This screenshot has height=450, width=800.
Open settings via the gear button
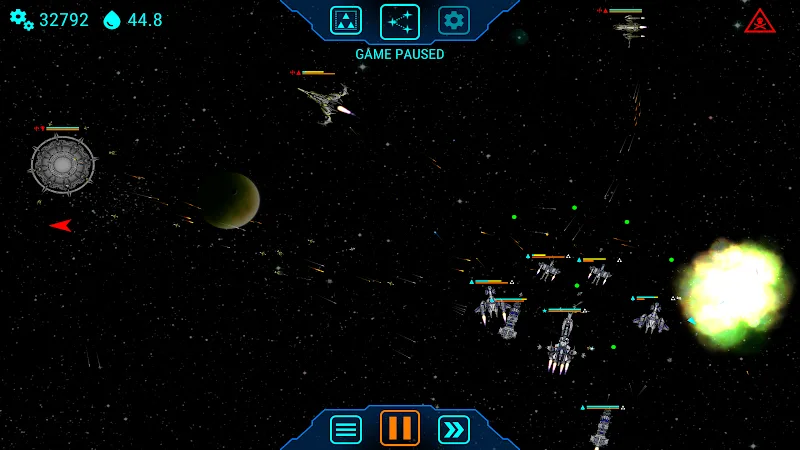tap(454, 20)
